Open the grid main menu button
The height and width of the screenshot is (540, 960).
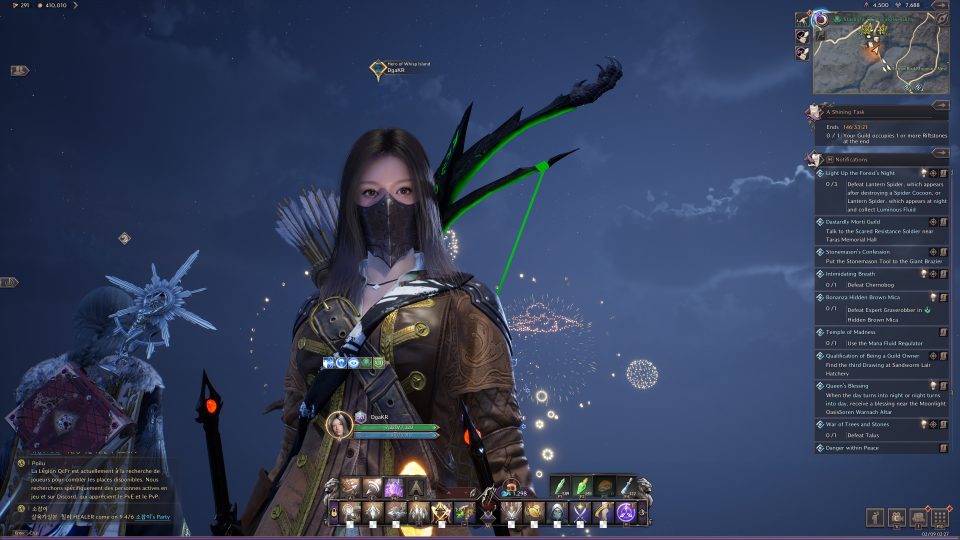[x=939, y=517]
